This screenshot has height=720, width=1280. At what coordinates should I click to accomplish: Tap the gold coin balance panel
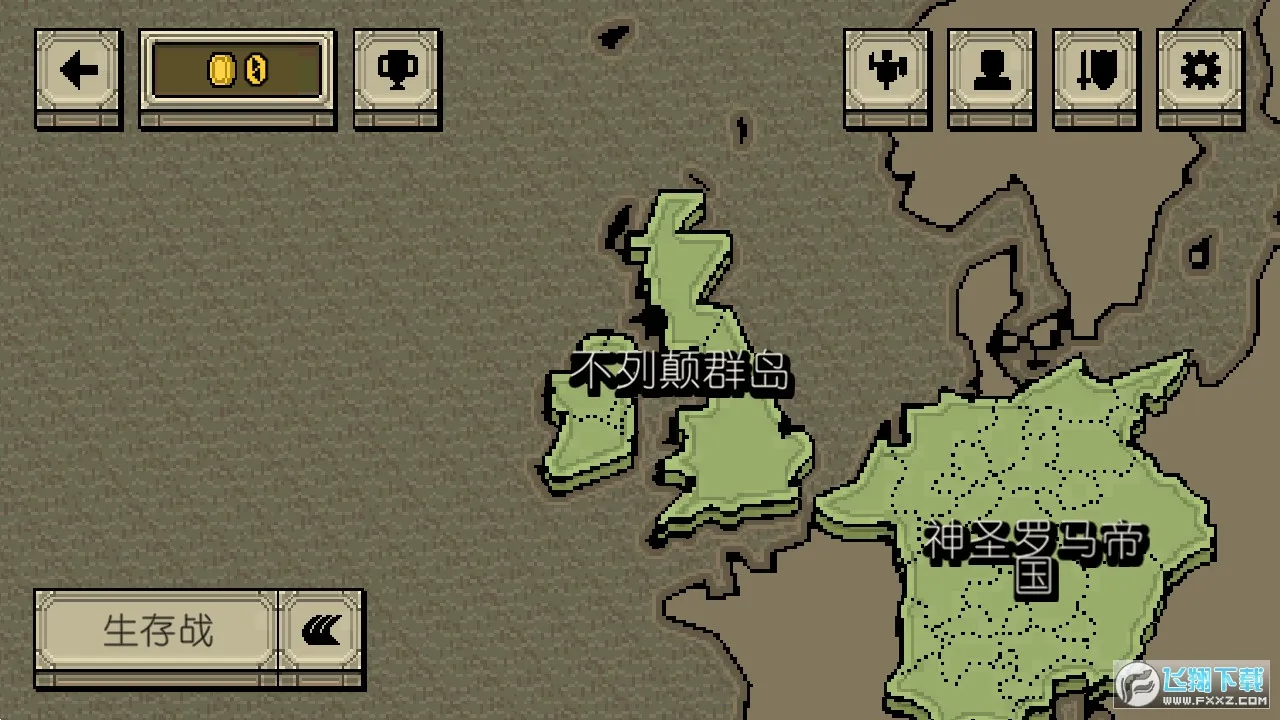[238, 72]
